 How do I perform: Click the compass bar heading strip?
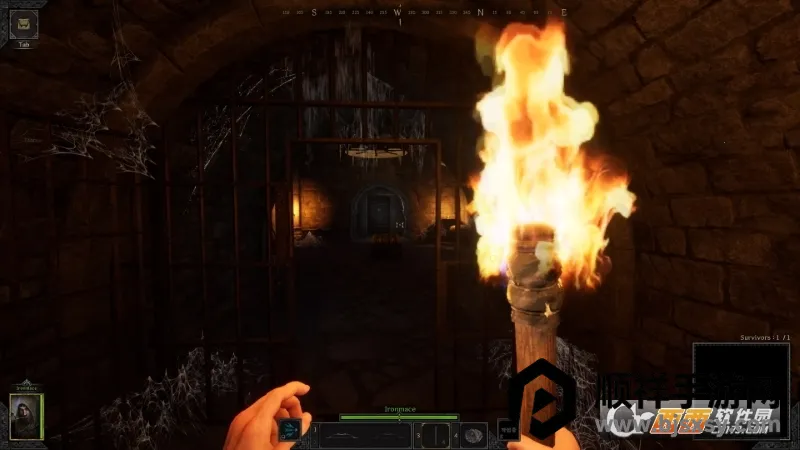click(425, 13)
